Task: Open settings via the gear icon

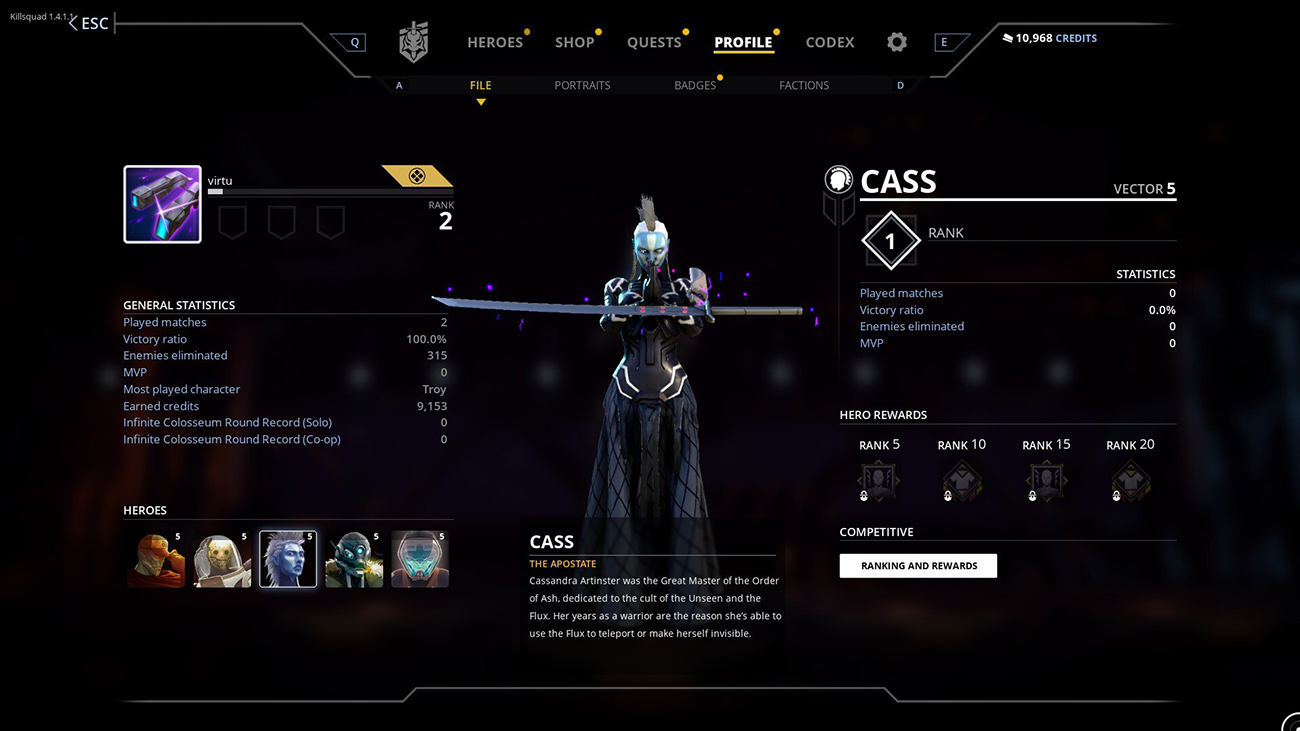Action: click(897, 42)
